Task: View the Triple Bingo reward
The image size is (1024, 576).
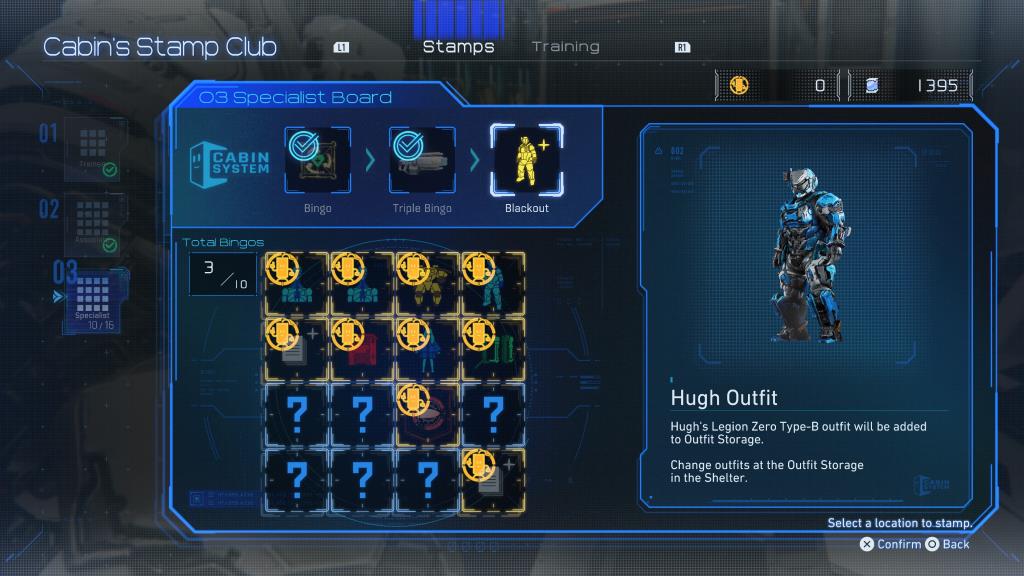Action: [x=421, y=161]
